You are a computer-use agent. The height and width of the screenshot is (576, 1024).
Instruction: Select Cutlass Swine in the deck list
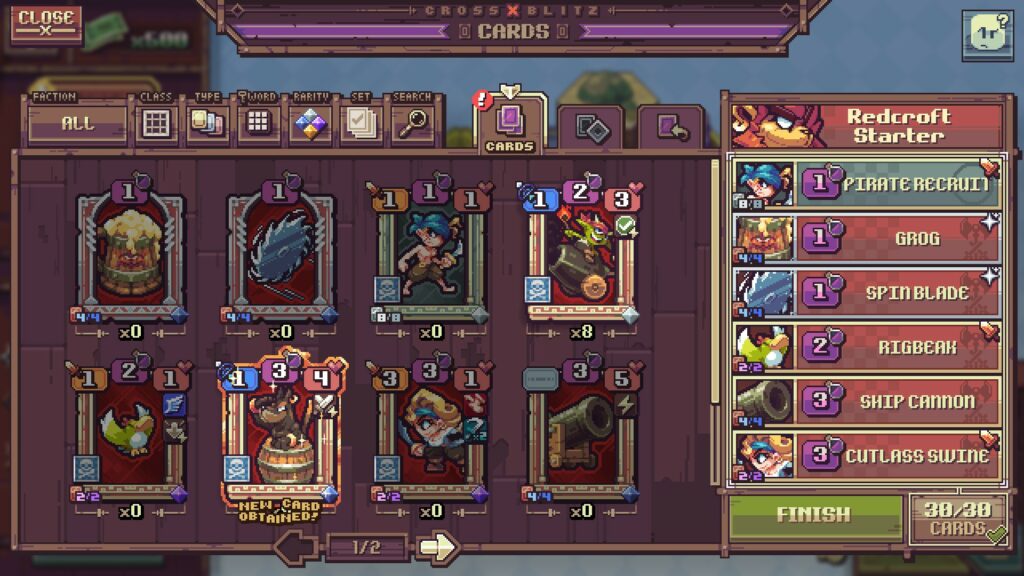(866, 455)
